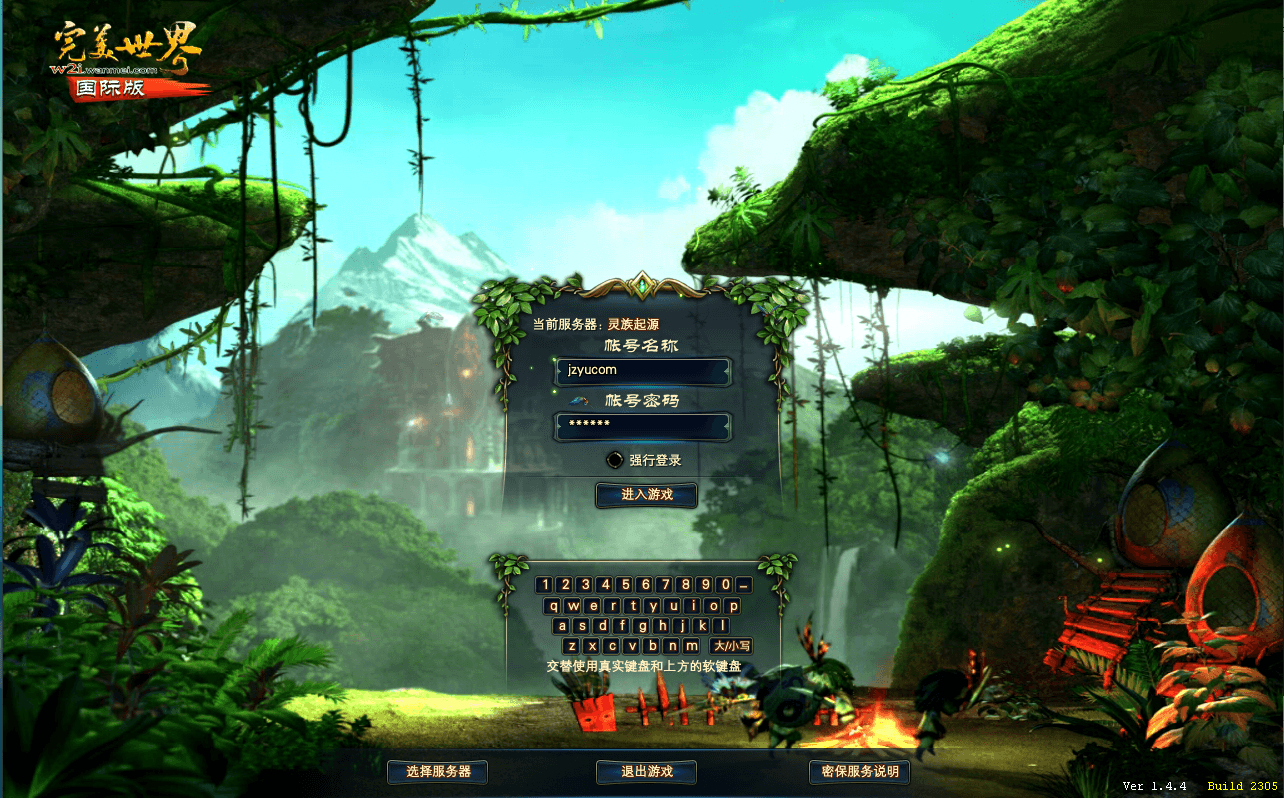
Task: Click the account name field showing jzyucom
Action: pyautogui.click(x=643, y=371)
